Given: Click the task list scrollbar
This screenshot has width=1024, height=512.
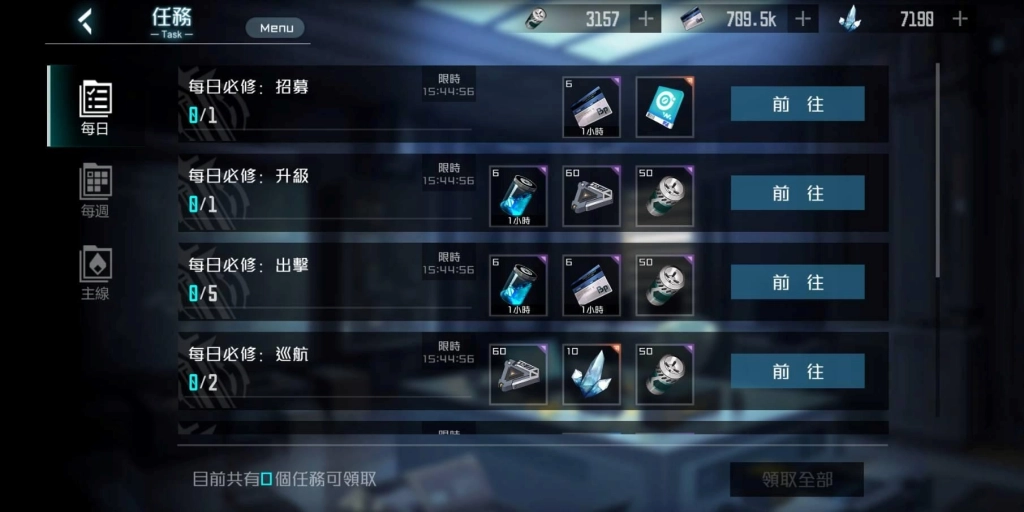Looking at the screenshot, I should [x=937, y=170].
